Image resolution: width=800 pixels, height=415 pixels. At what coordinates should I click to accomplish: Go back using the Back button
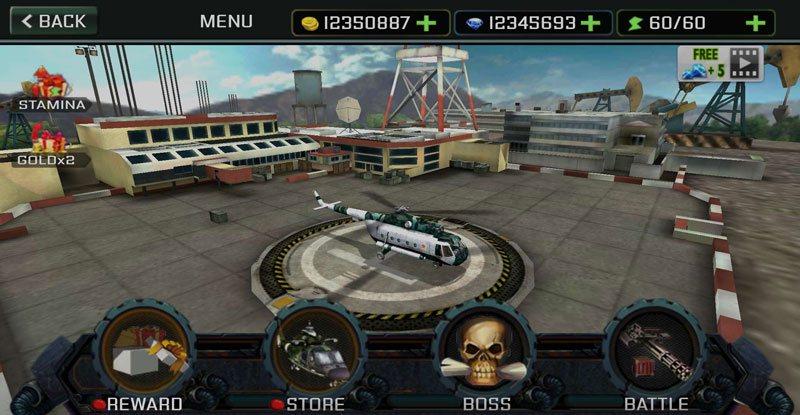click(x=53, y=21)
